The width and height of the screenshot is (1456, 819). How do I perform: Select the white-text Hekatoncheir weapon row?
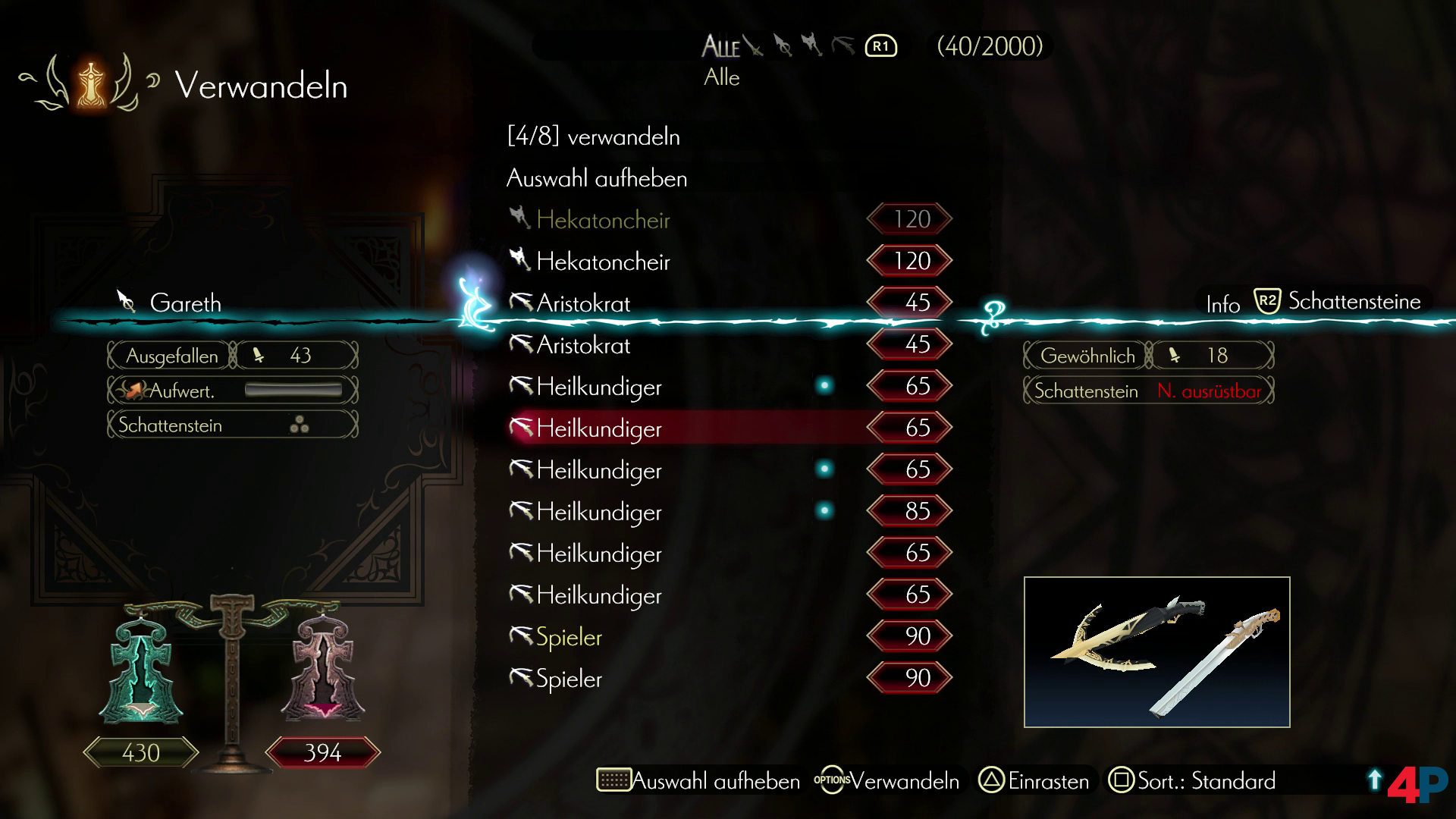[603, 262]
